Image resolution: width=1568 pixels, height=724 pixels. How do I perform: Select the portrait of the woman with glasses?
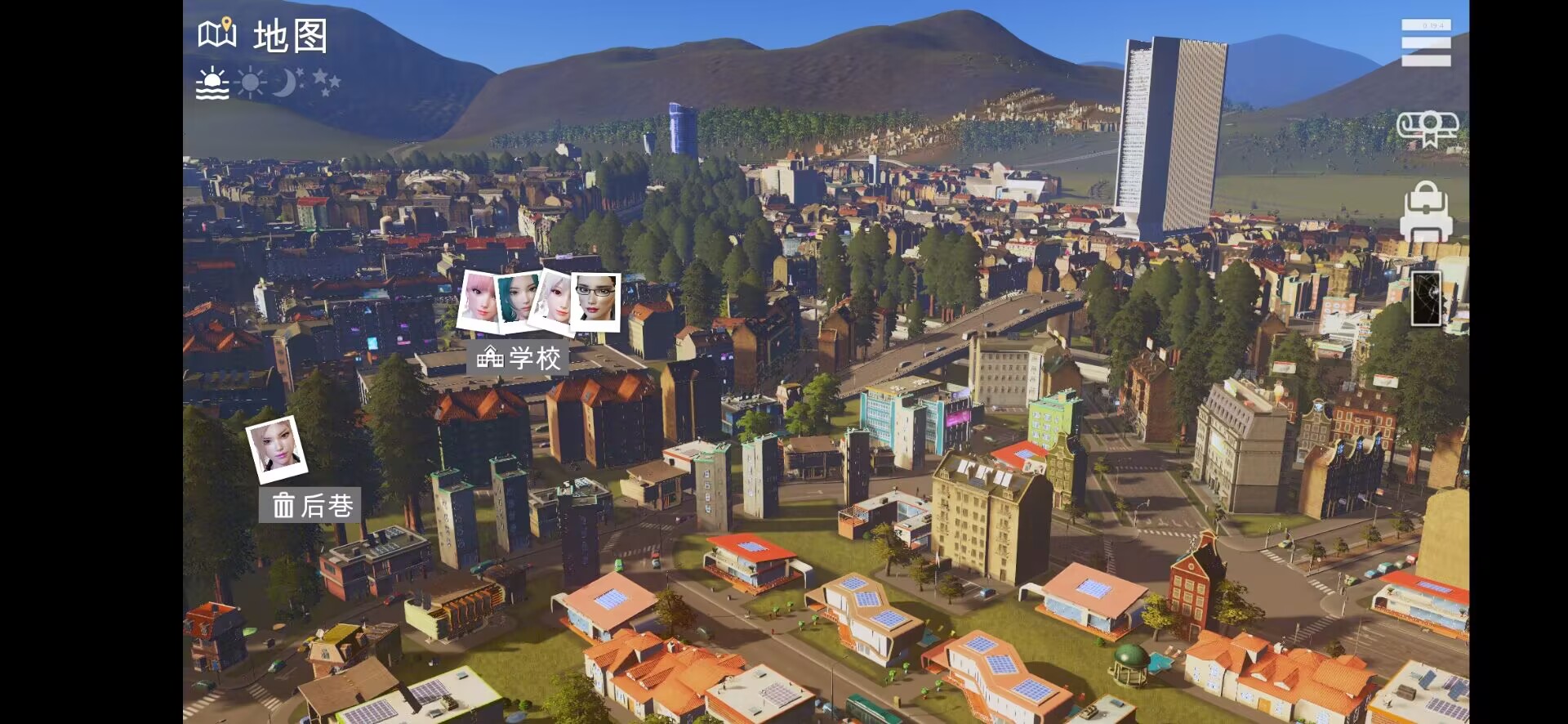(596, 301)
